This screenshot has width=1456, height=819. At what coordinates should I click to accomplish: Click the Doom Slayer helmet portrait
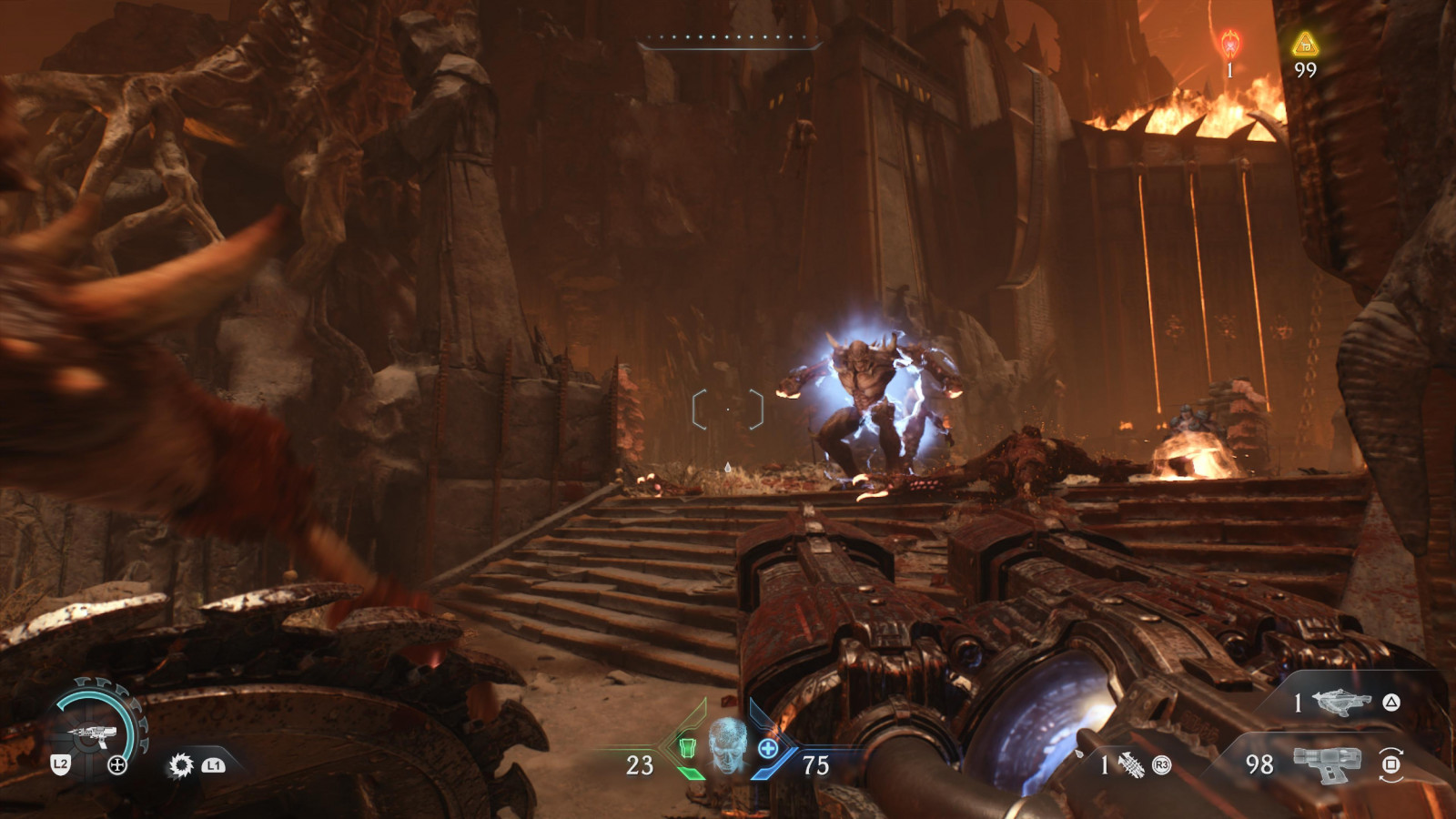(x=727, y=745)
